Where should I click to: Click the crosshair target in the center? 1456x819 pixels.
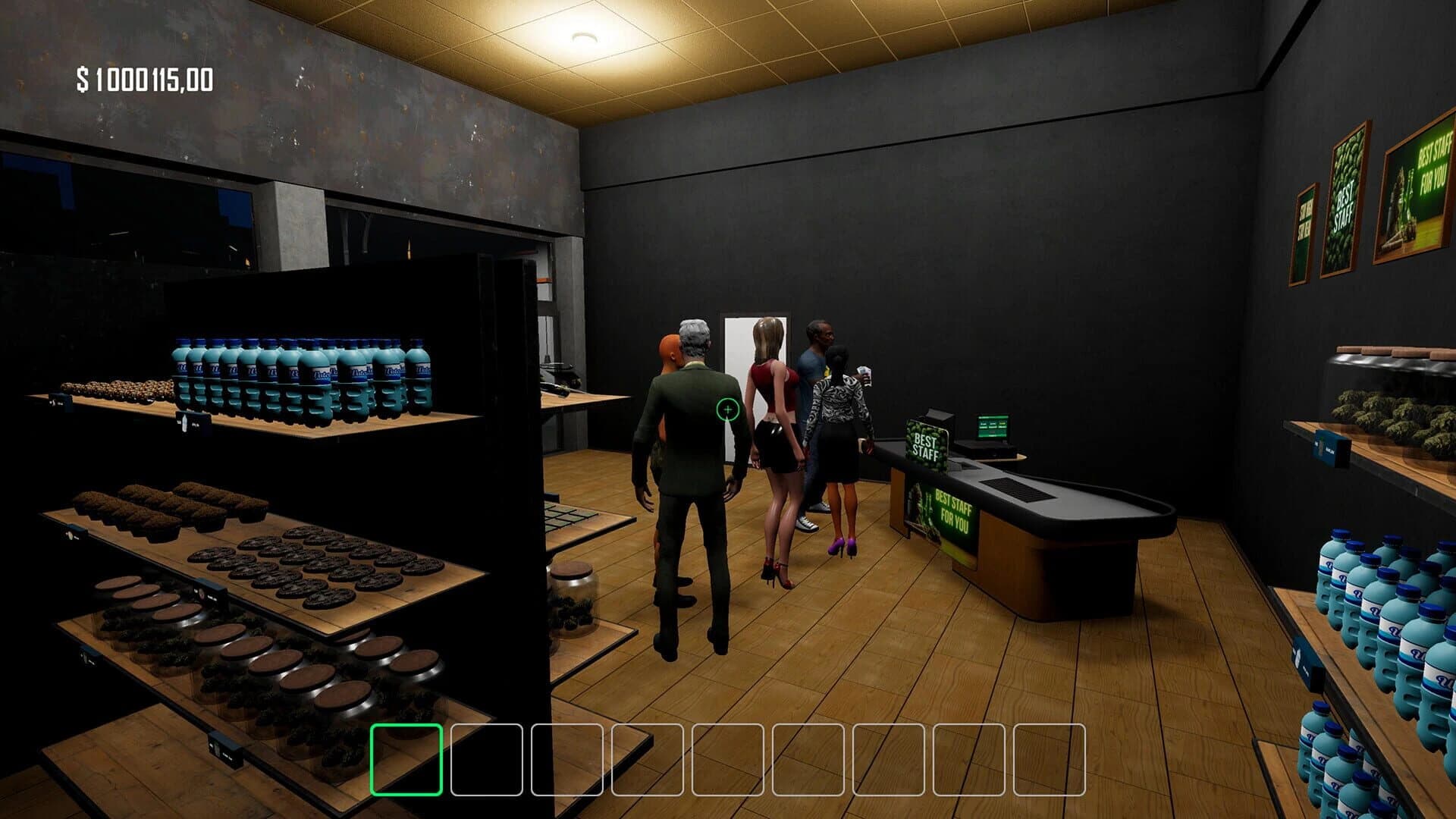pyautogui.click(x=726, y=409)
